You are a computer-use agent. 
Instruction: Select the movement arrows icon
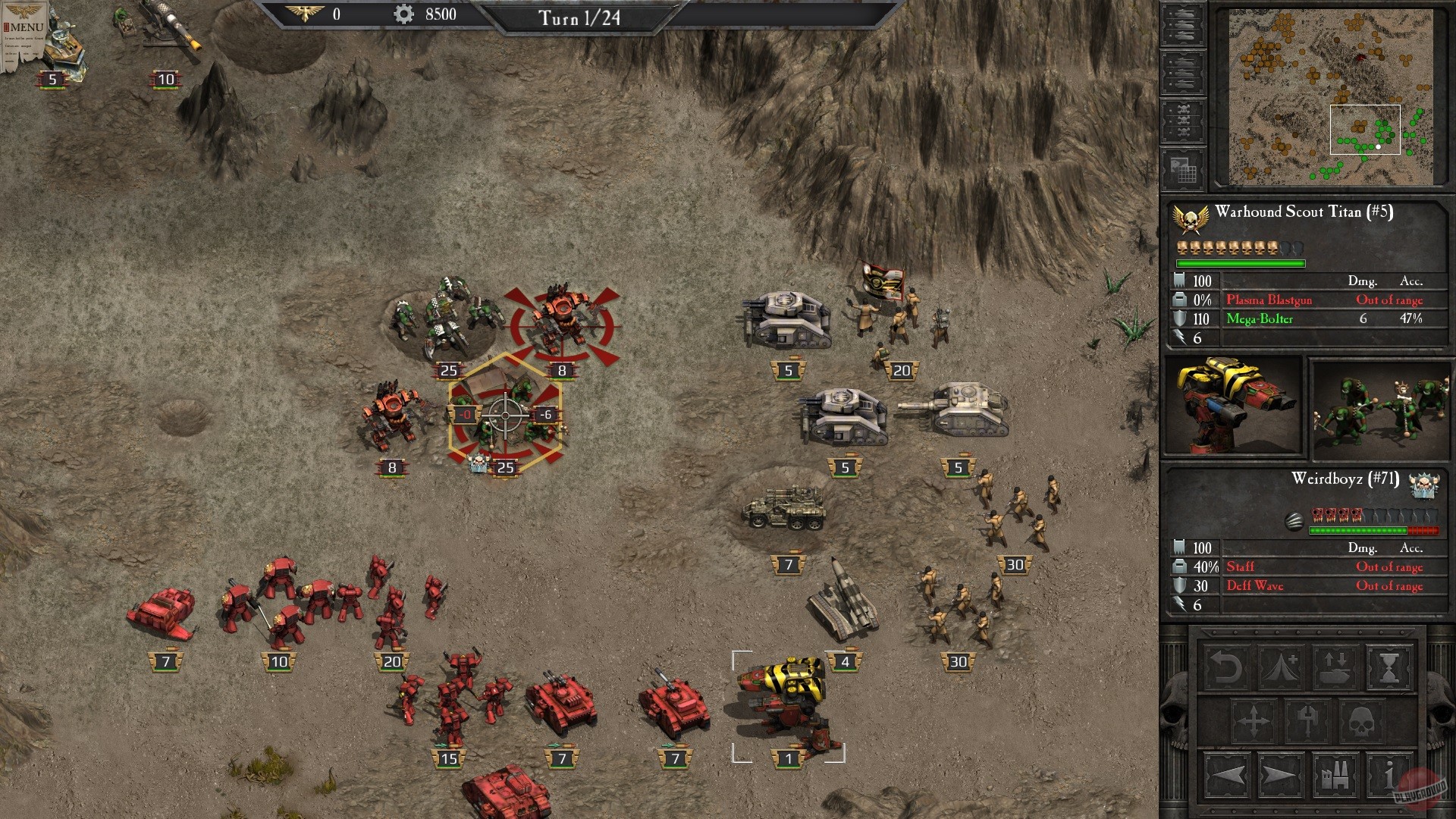1254,720
